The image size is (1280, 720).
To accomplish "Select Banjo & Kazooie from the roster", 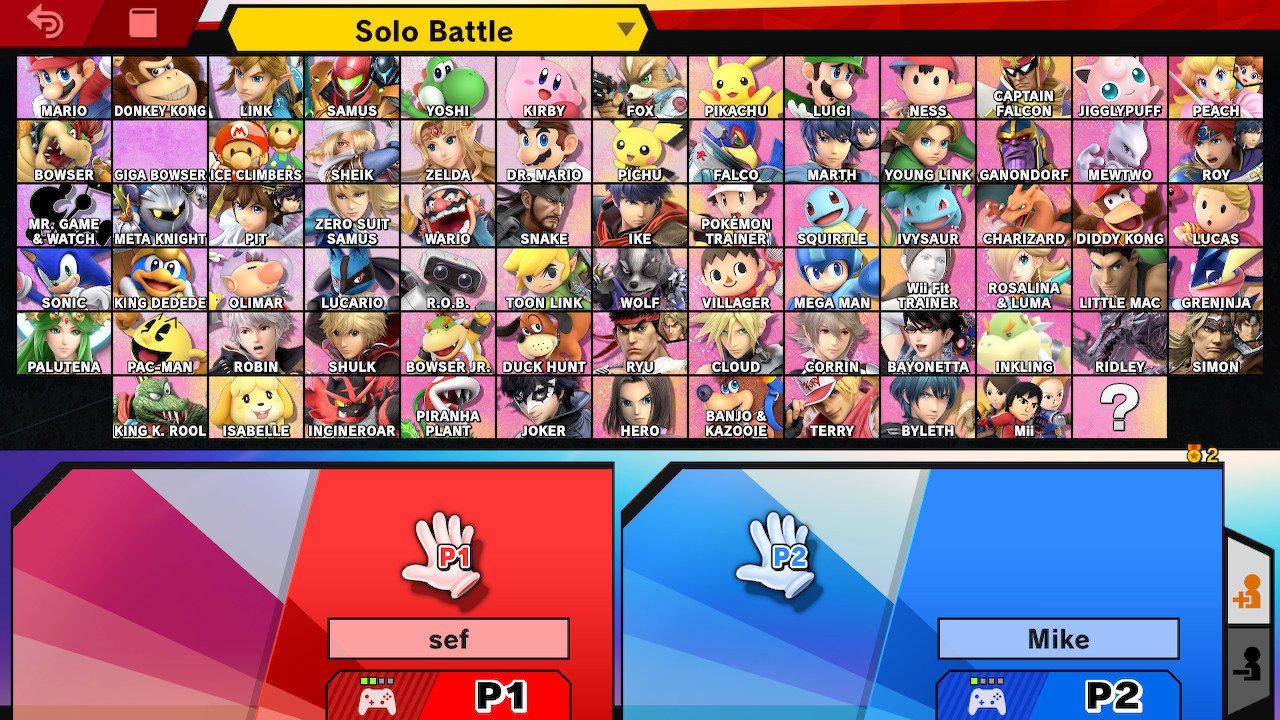I will click(x=735, y=407).
